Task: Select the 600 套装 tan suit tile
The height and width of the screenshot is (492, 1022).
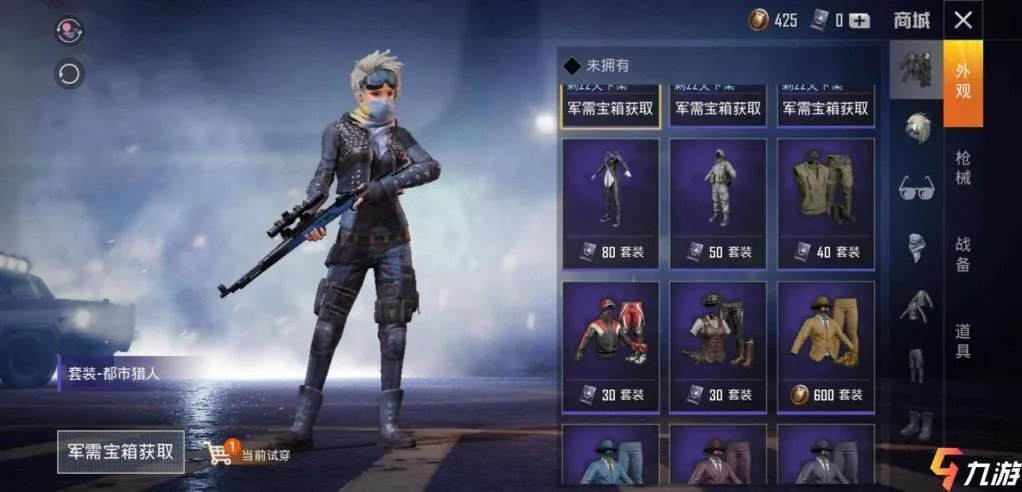Action: pos(826,346)
